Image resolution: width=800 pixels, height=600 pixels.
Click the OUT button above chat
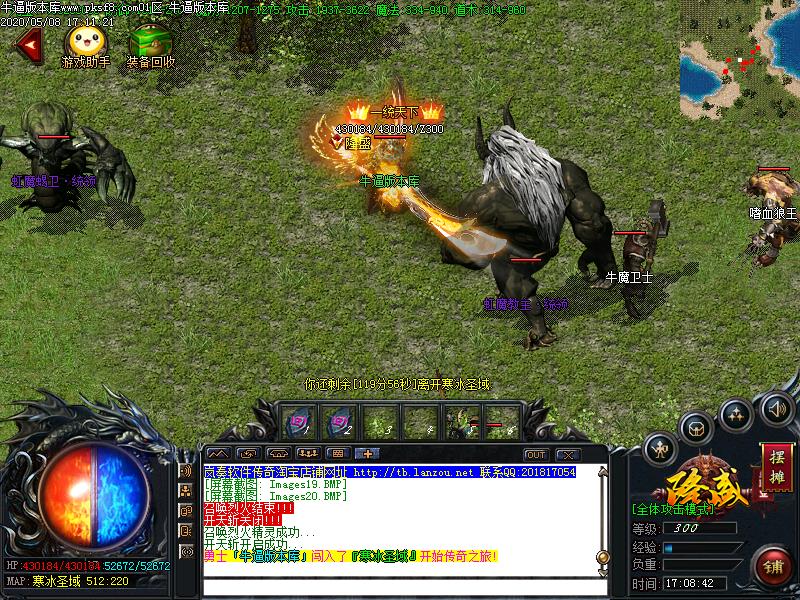pos(536,455)
